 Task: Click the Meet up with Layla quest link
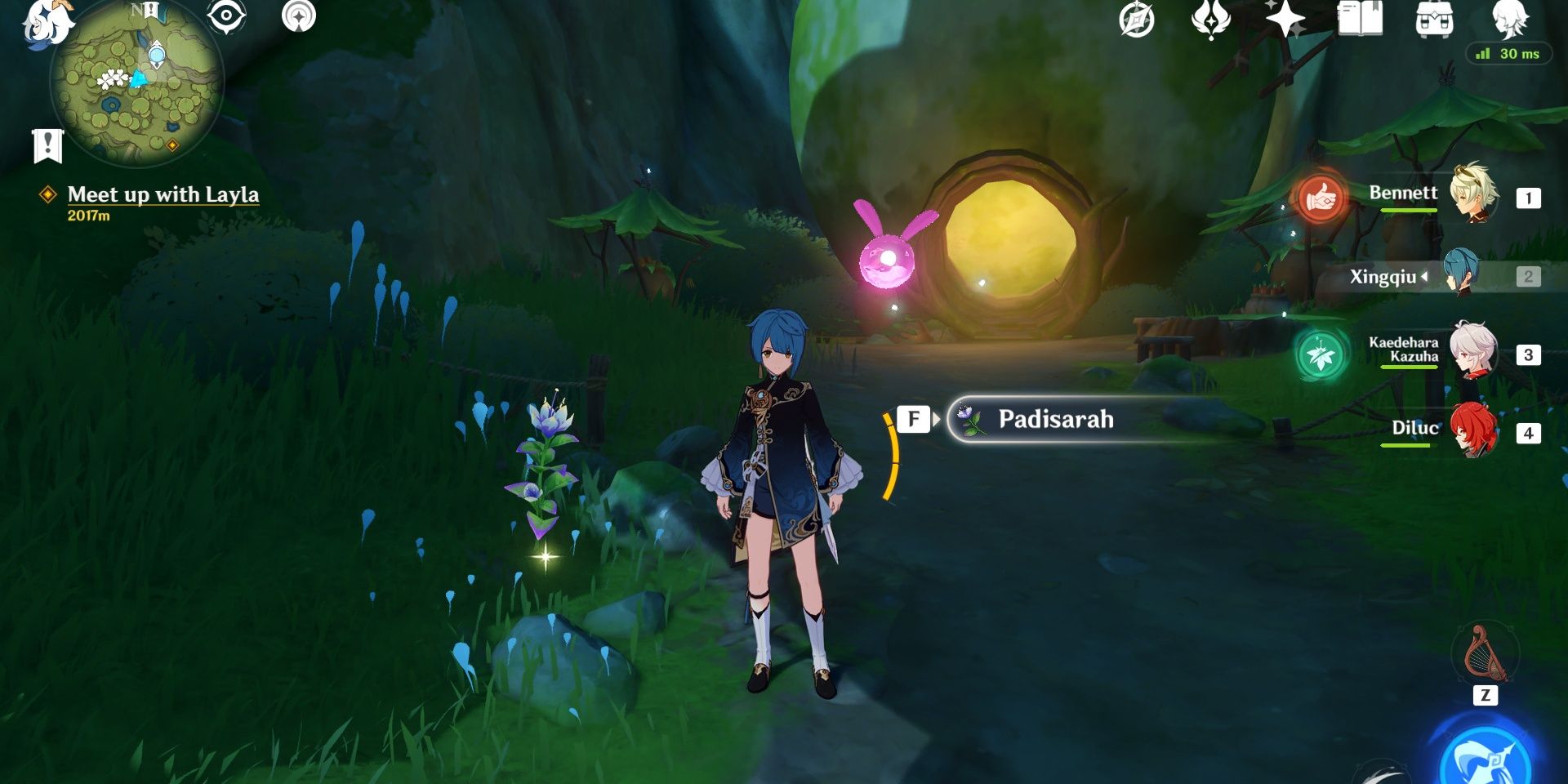[163, 195]
